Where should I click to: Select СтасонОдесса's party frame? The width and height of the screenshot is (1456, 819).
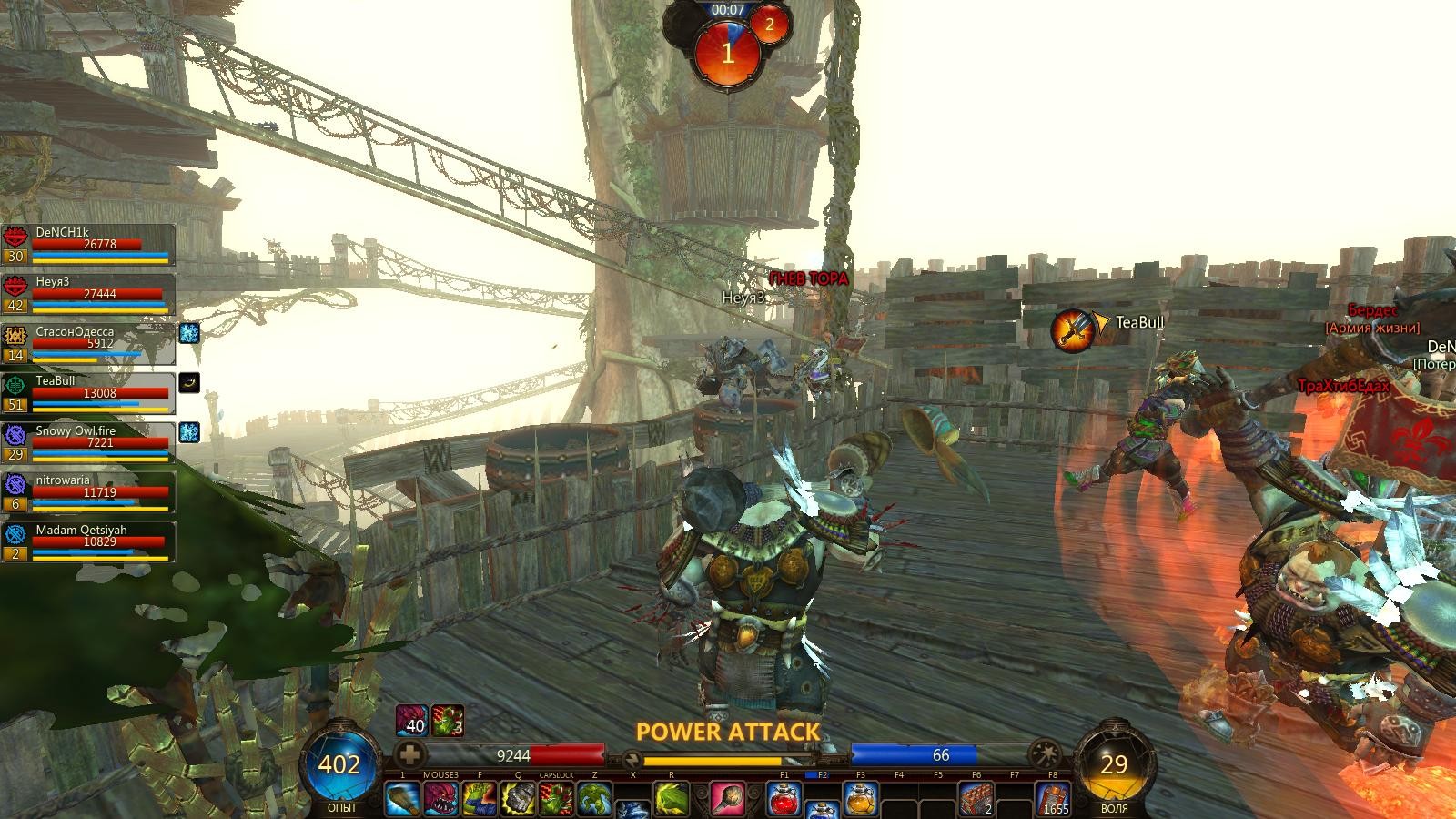[x=89, y=345]
